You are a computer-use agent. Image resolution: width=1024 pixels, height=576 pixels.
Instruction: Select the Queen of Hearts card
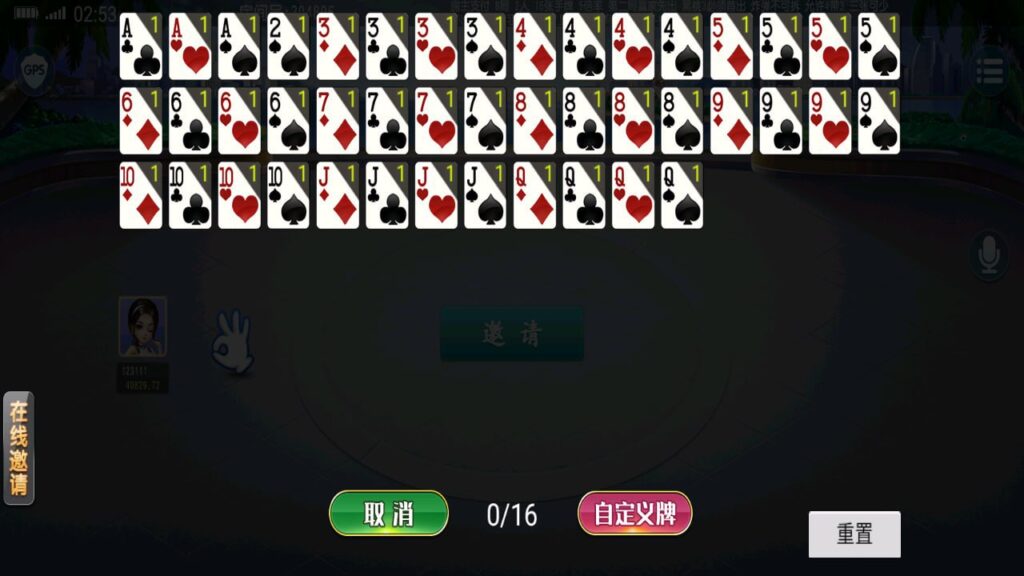point(633,196)
